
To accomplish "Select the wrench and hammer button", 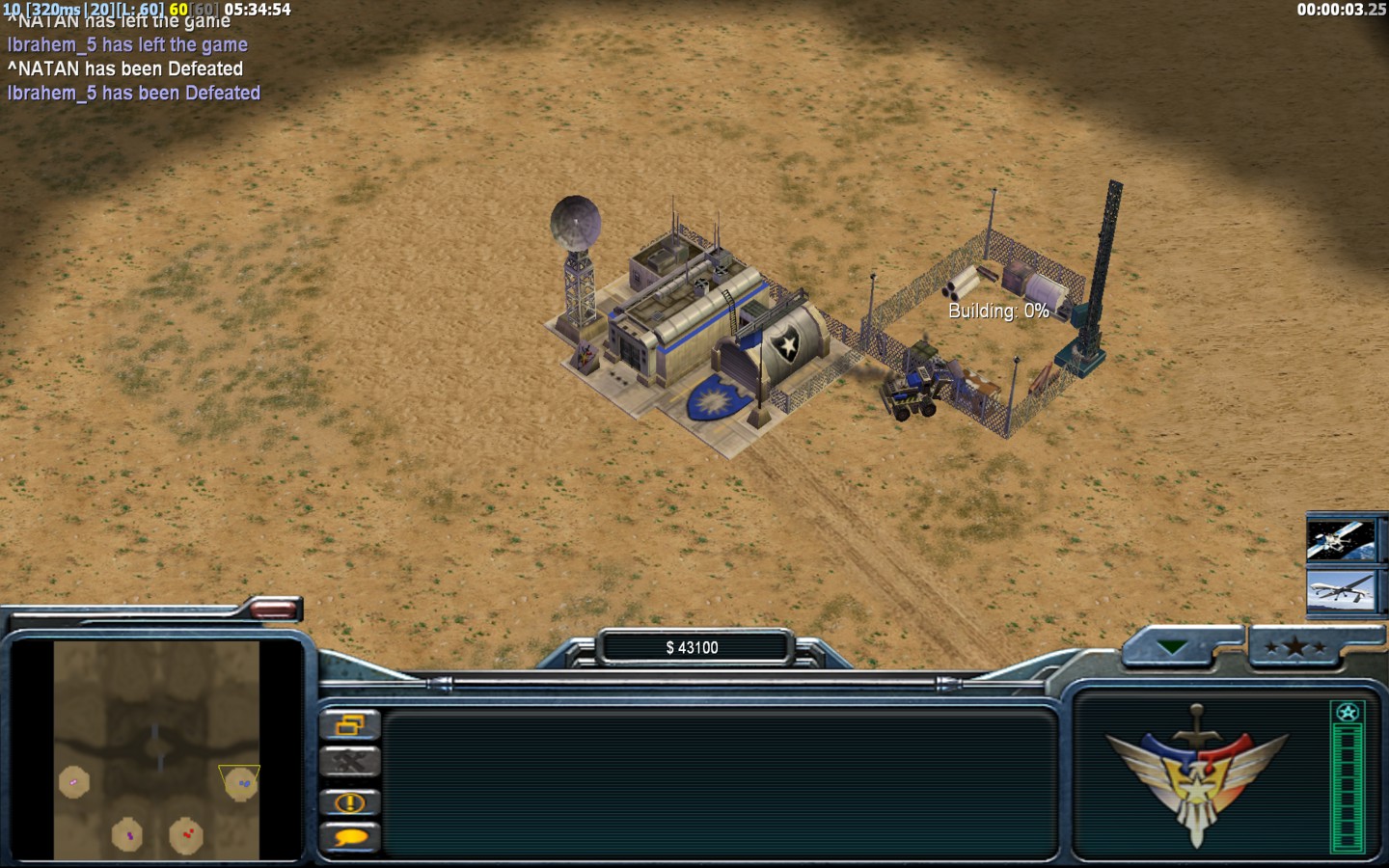I will coord(349,762).
